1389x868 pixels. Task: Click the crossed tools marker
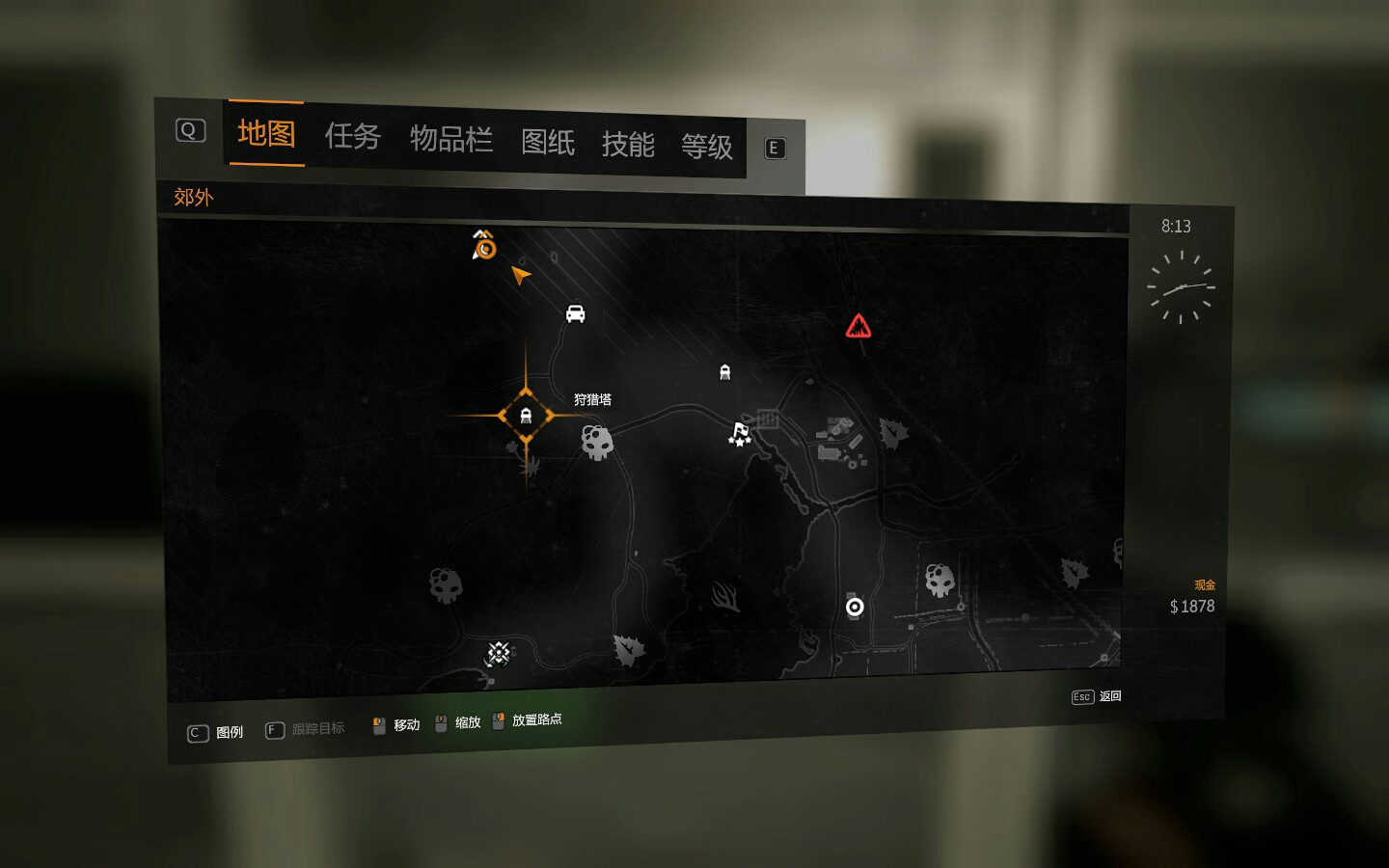pos(498,654)
